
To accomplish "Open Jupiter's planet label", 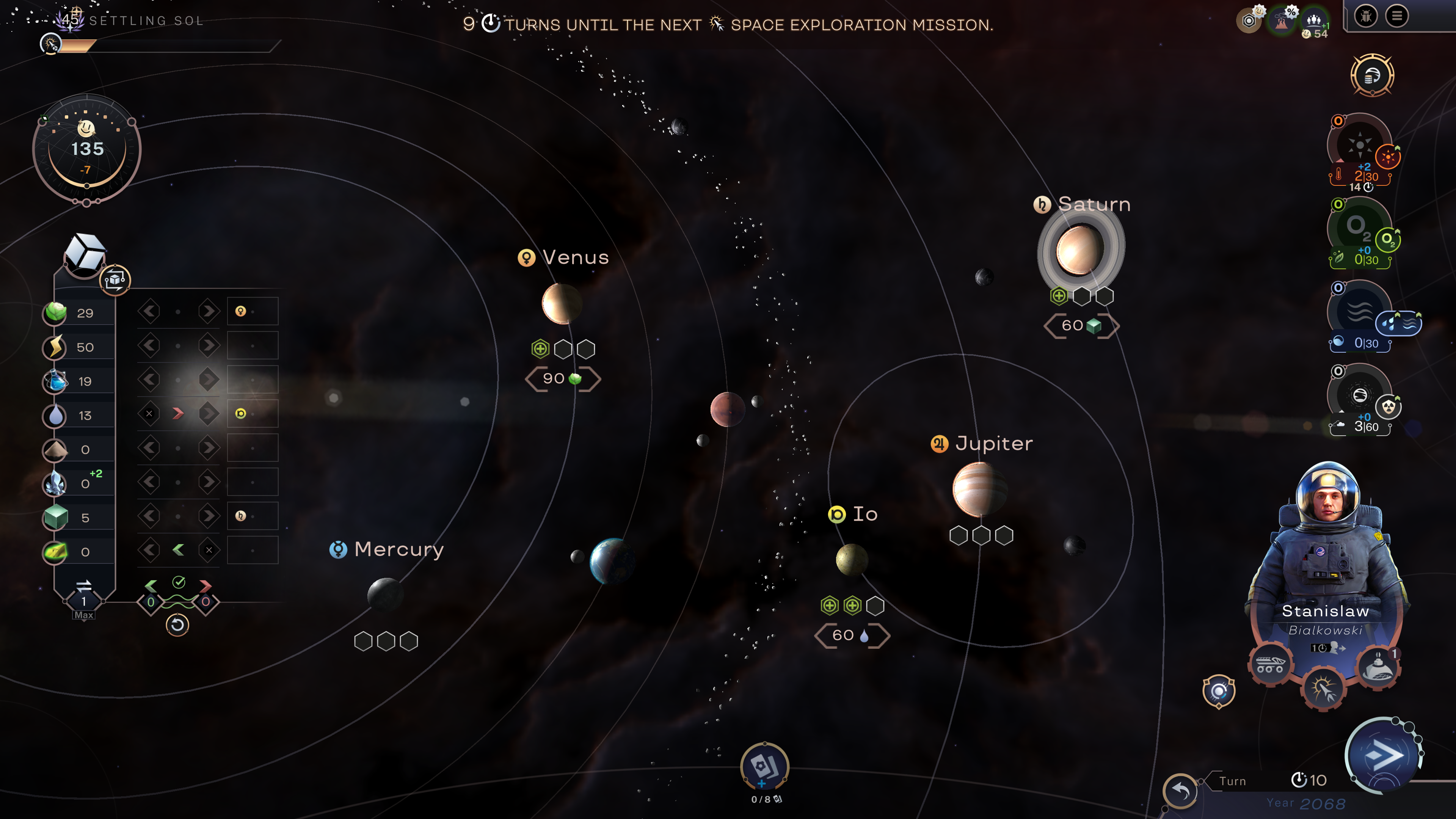I will (x=993, y=444).
